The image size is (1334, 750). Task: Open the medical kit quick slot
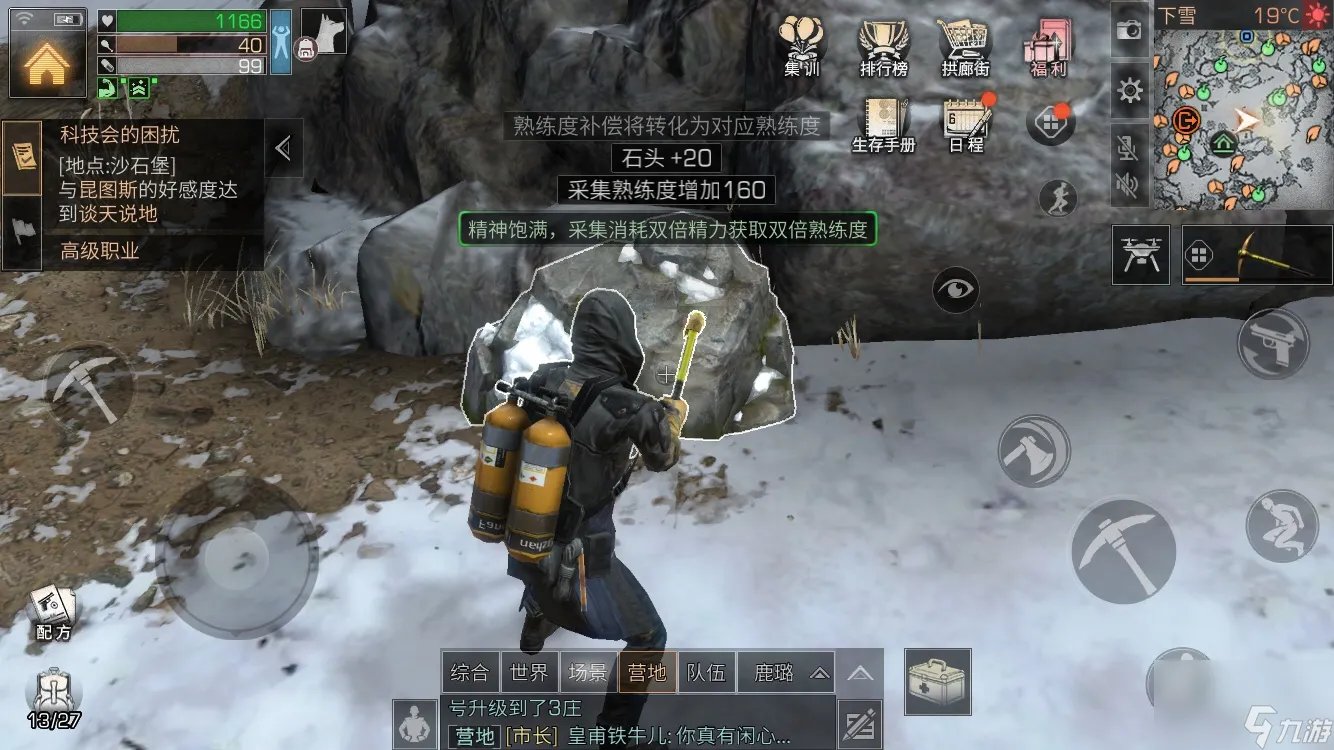tap(939, 682)
